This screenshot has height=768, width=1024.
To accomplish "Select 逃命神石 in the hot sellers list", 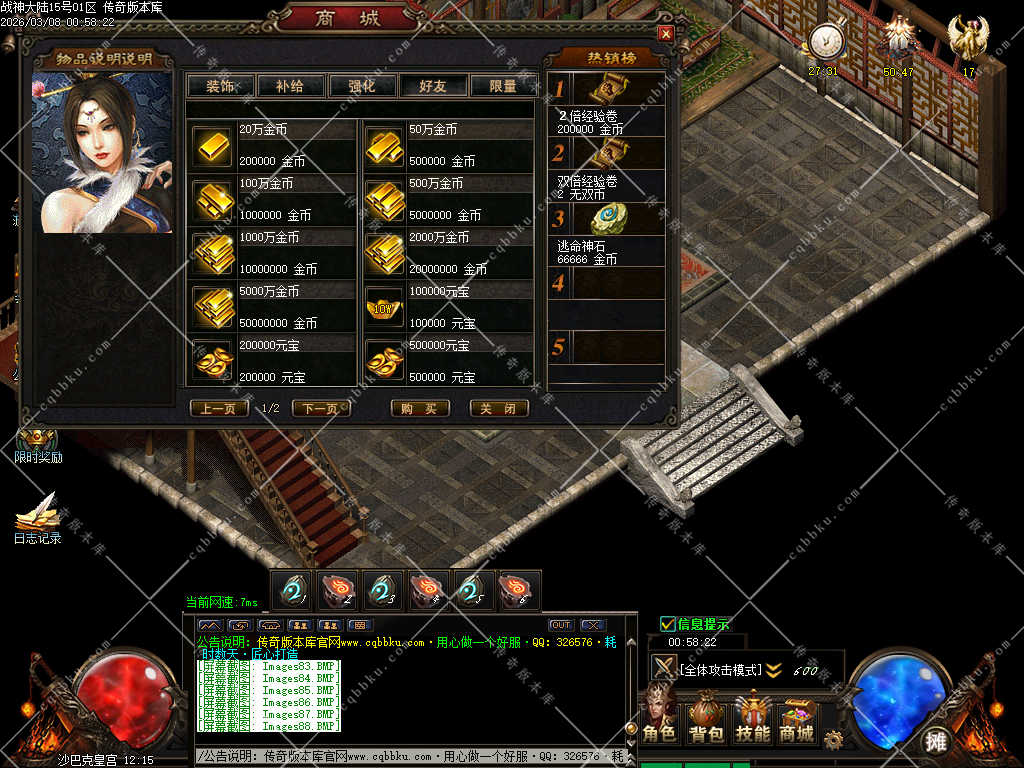I will click(x=605, y=220).
